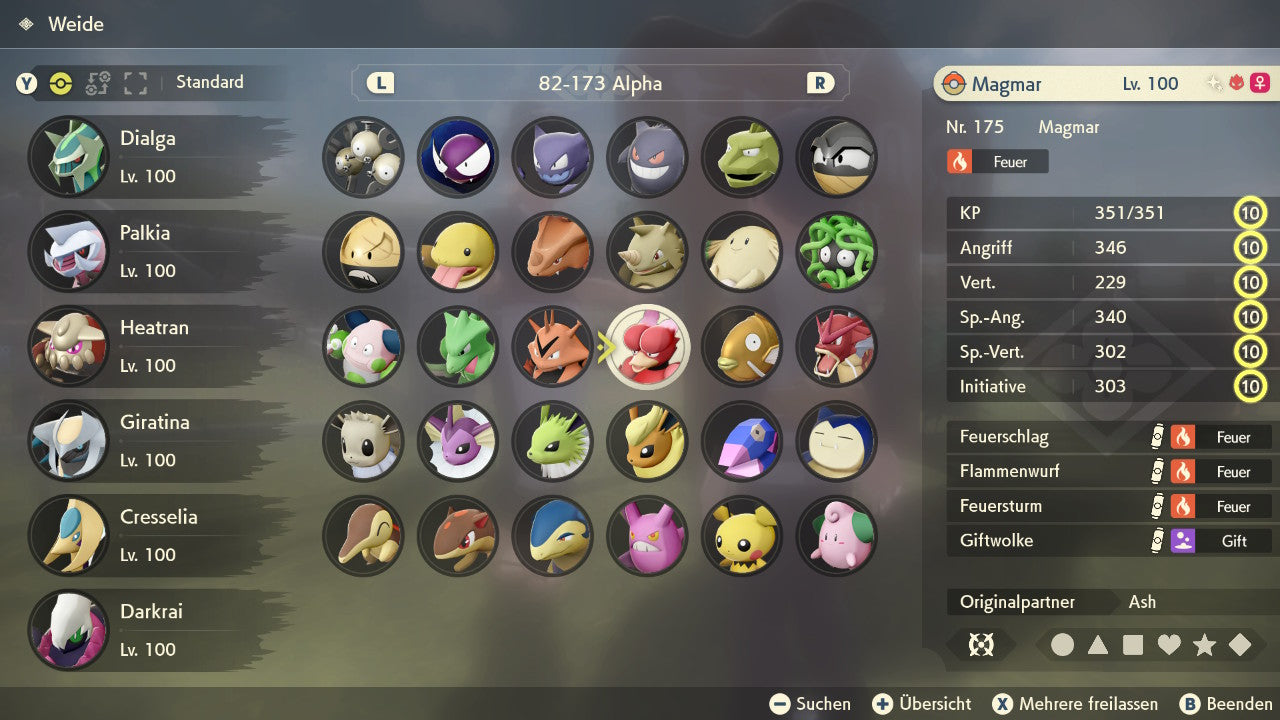Expand the Y filter options
The width and height of the screenshot is (1280, 720).
point(25,84)
